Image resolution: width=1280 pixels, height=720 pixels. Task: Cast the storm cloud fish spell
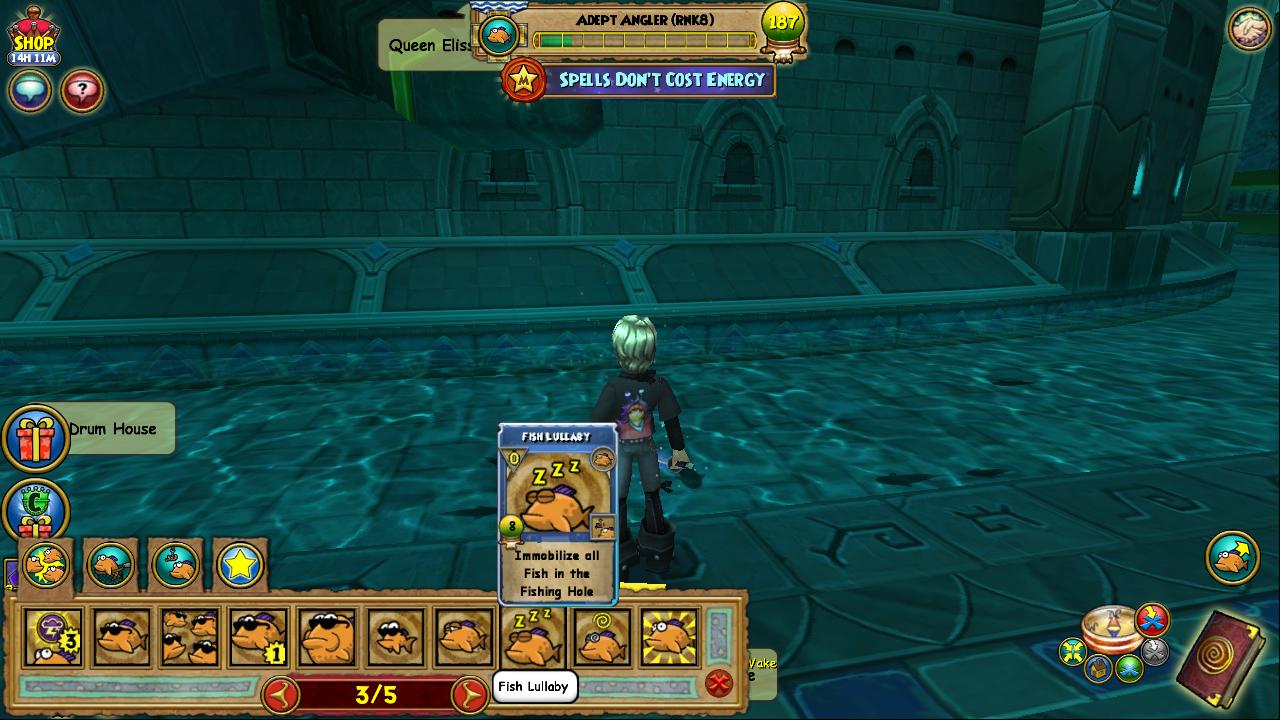[53, 637]
